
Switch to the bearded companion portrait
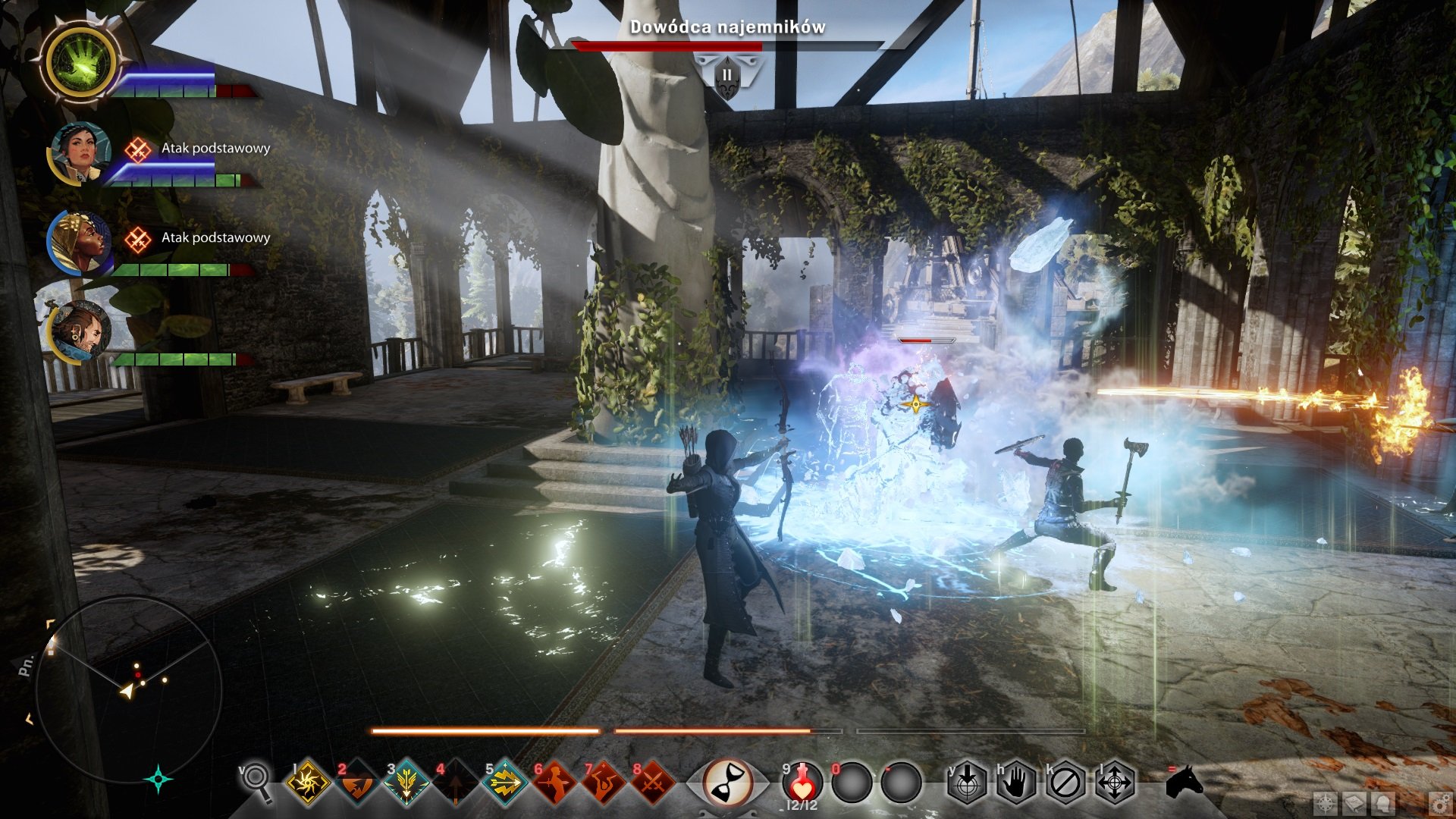coord(80,331)
